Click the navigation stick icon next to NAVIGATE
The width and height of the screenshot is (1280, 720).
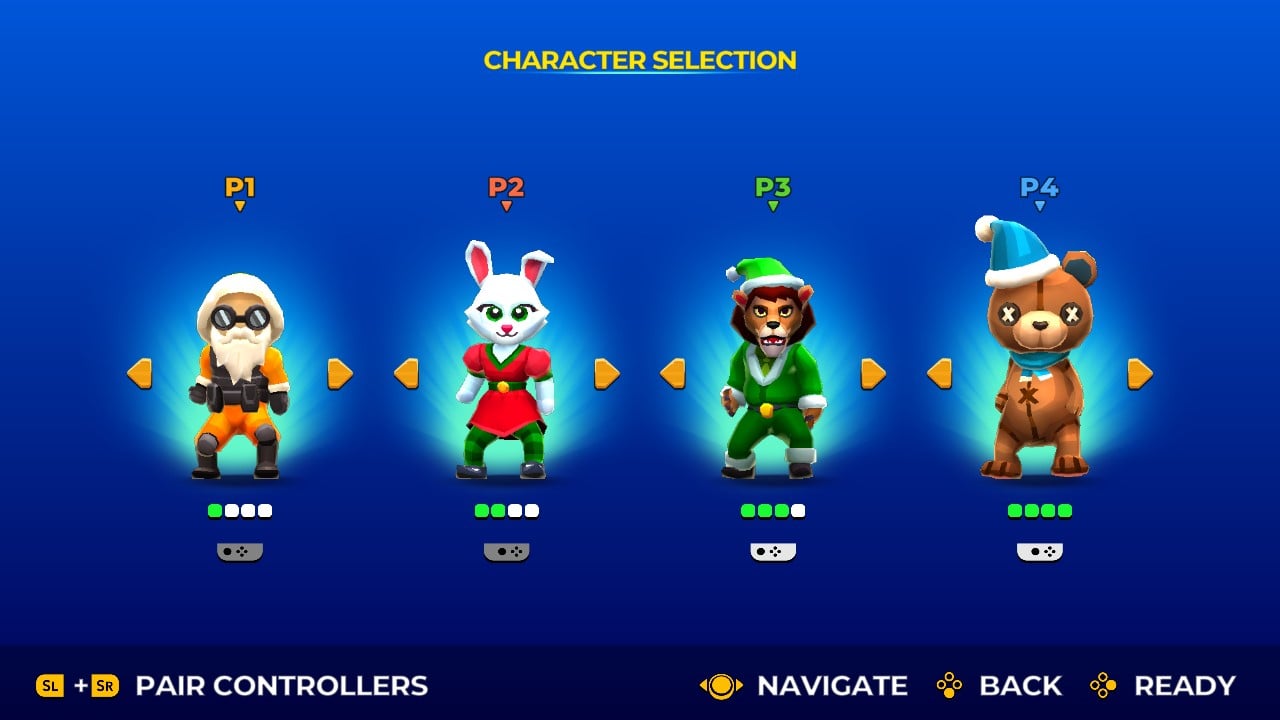coord(720,686)
